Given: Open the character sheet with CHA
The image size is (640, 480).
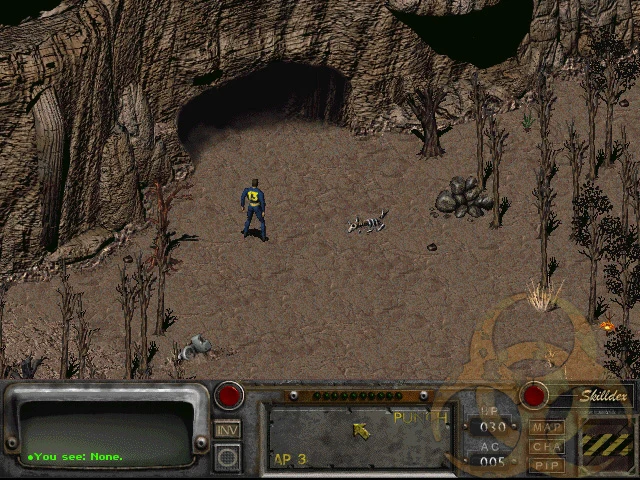Looking at the screenshot, I should coord(547,447).
